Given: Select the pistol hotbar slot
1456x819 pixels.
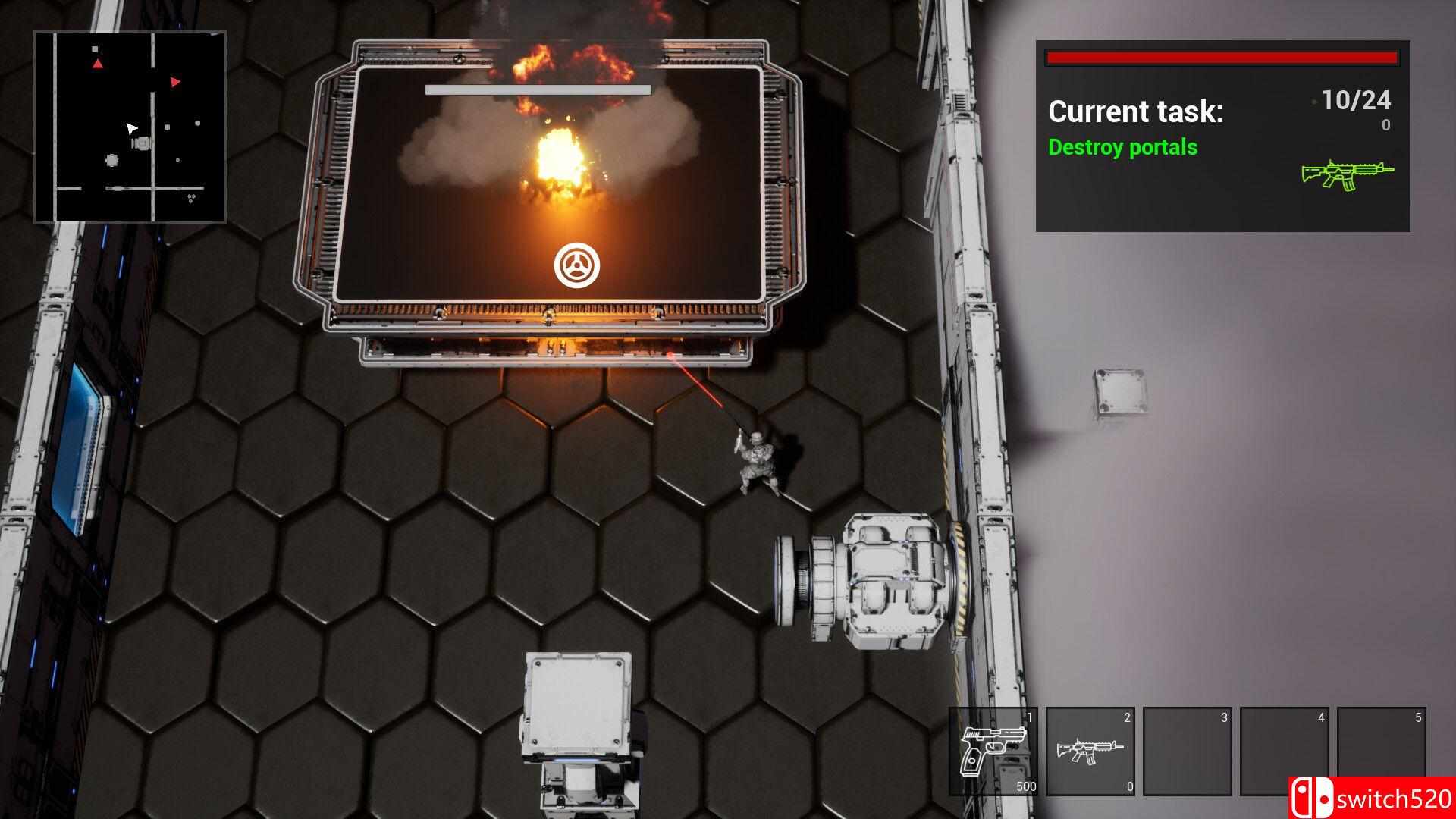Looking at the screenshot, I should point(993,751).
